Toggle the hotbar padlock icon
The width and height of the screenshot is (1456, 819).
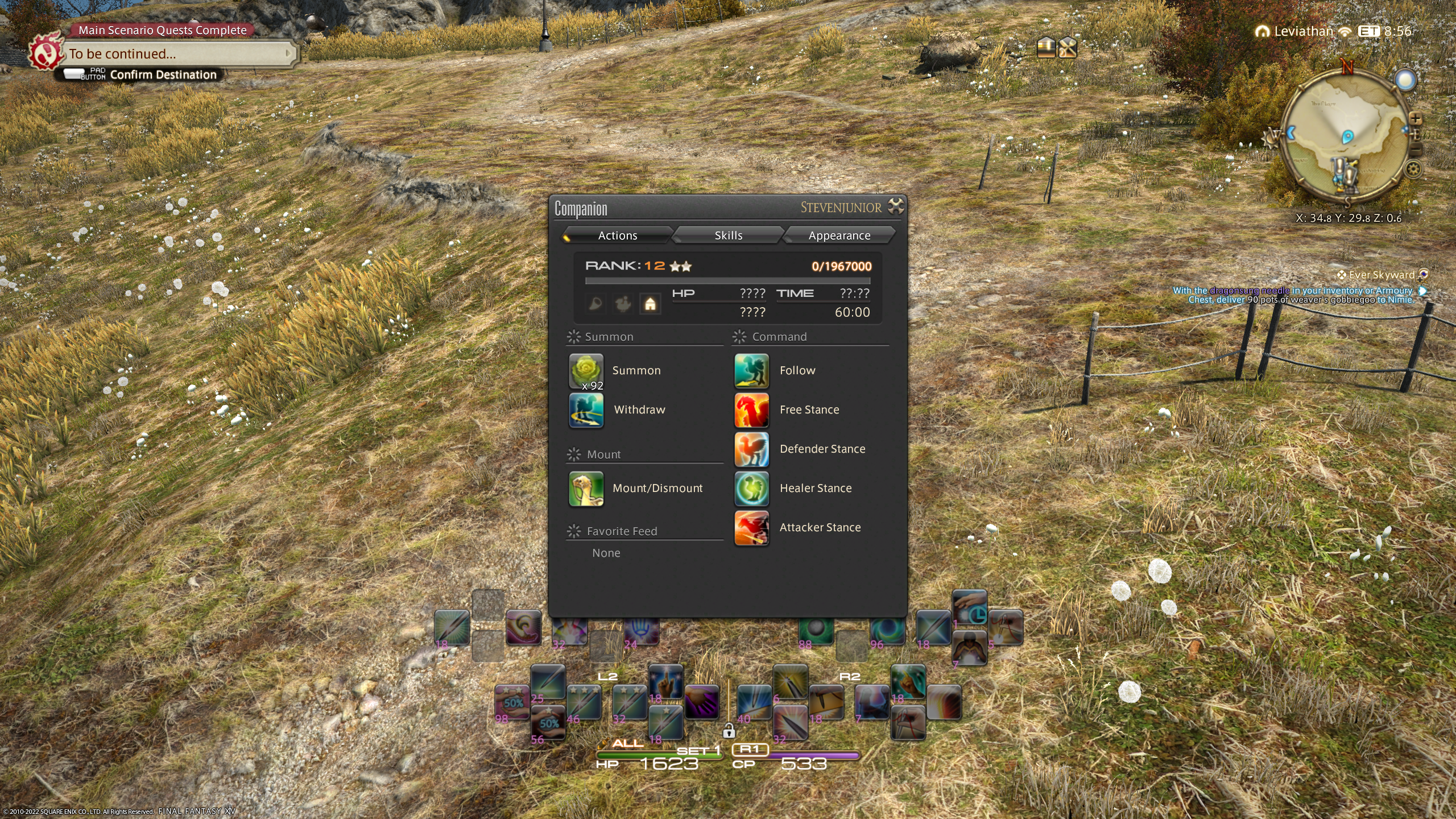point(729,731)
